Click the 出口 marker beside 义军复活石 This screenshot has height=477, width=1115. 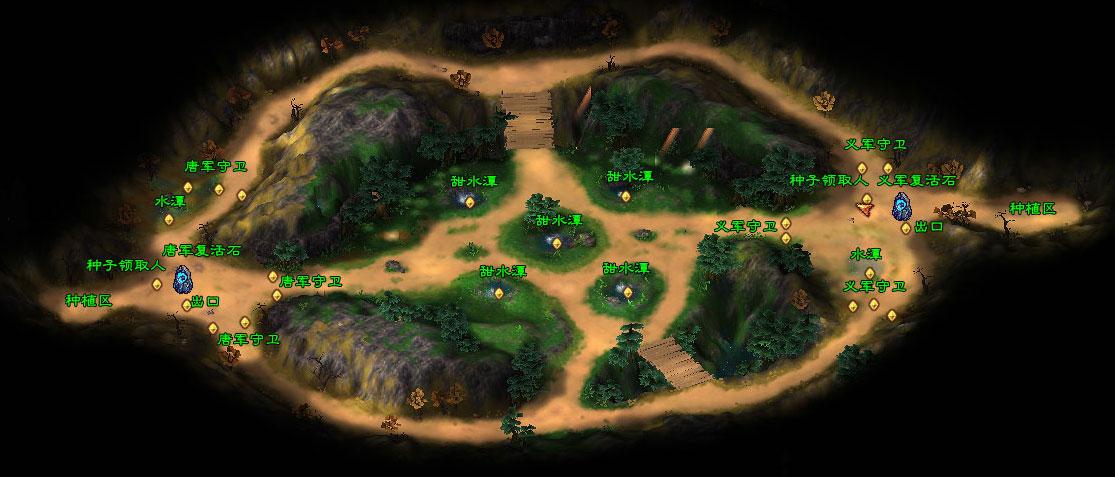click(906, 228)
